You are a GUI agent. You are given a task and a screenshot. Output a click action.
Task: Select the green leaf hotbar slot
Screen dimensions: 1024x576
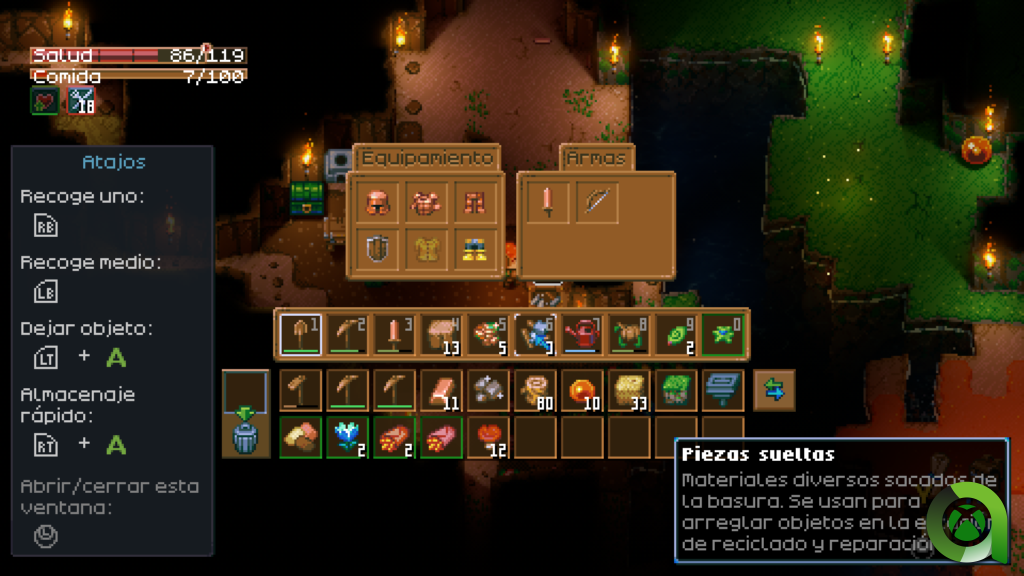[677, 334]
